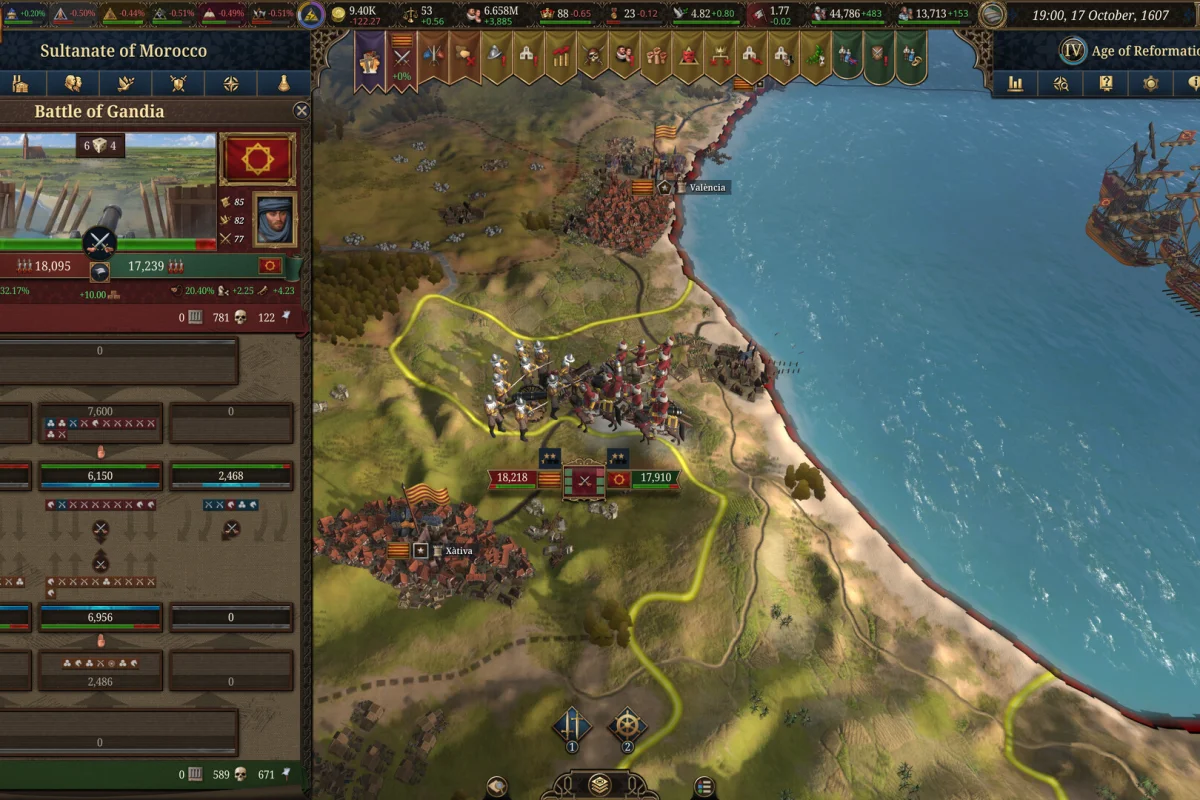Open the map layers button

600,784
